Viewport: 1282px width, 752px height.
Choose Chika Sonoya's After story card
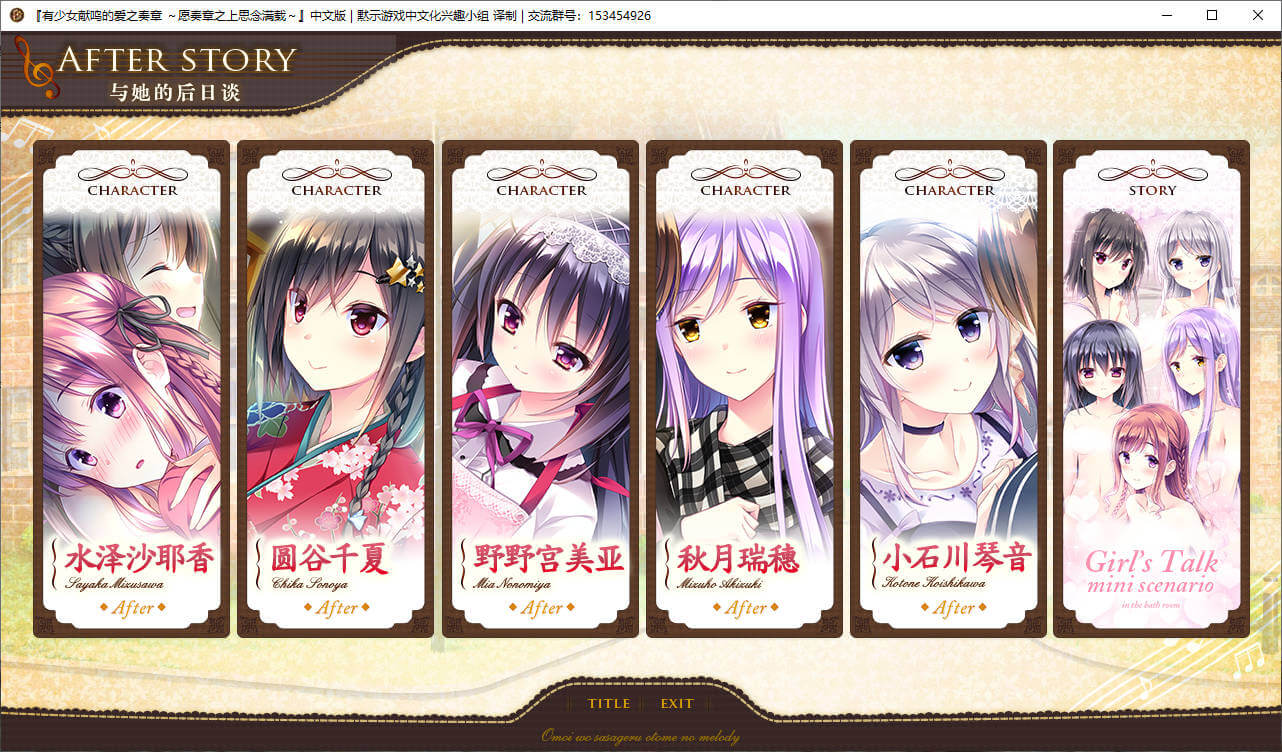coord(336,390)
